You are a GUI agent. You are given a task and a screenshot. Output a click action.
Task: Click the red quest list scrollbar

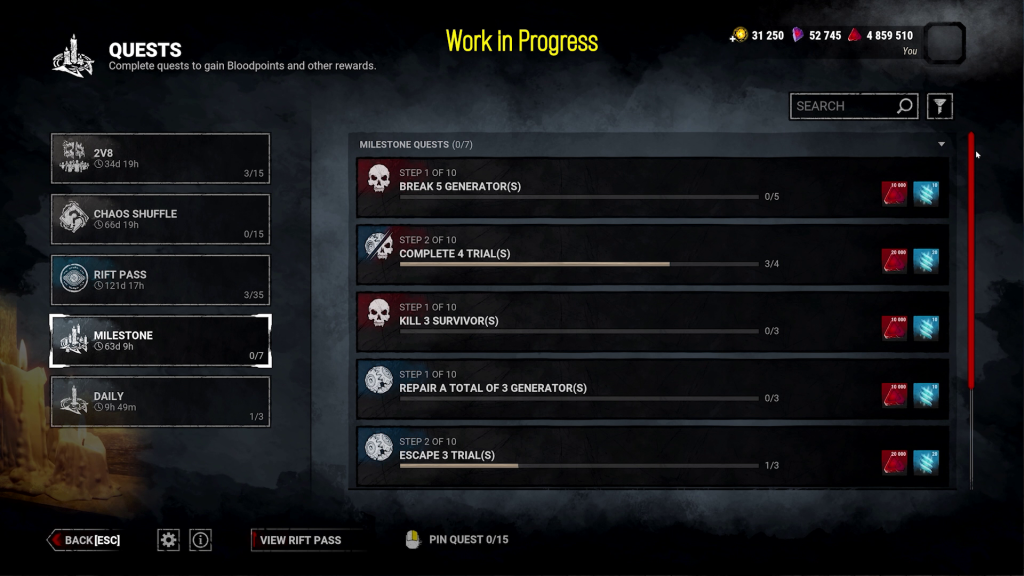pos(970,260)
